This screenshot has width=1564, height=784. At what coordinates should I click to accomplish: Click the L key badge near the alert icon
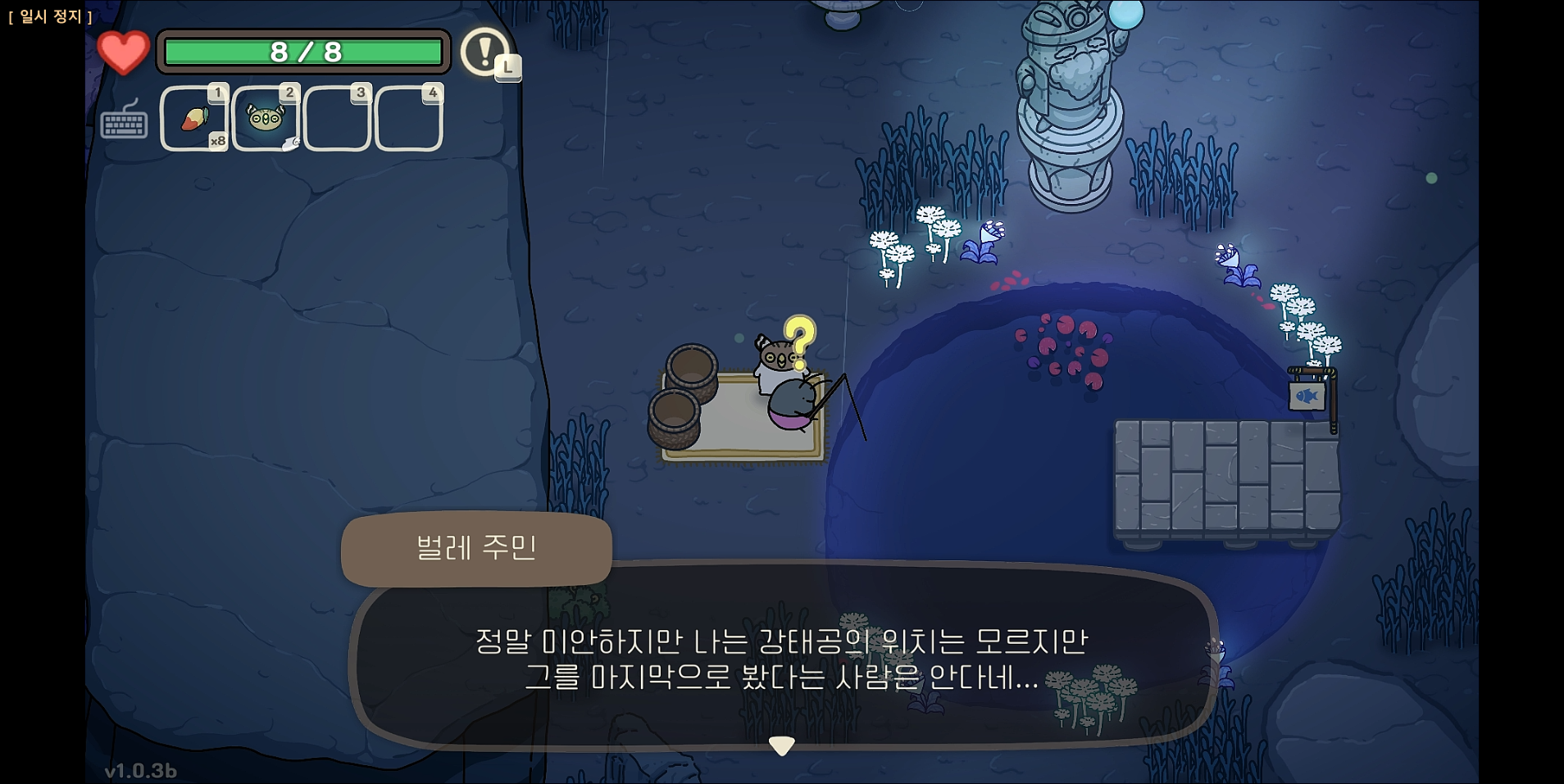click(508, 70)
